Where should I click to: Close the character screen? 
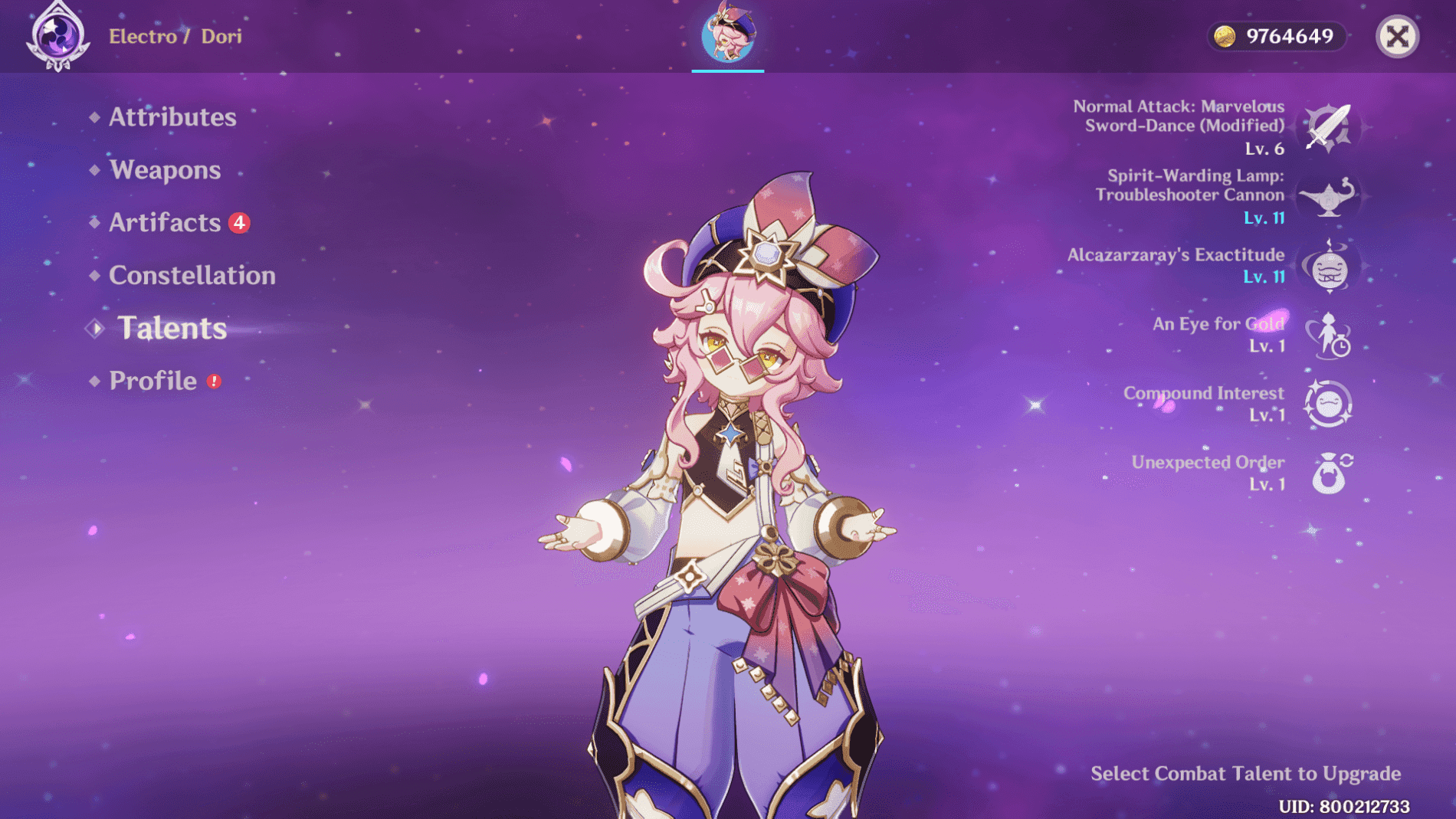1397,36
